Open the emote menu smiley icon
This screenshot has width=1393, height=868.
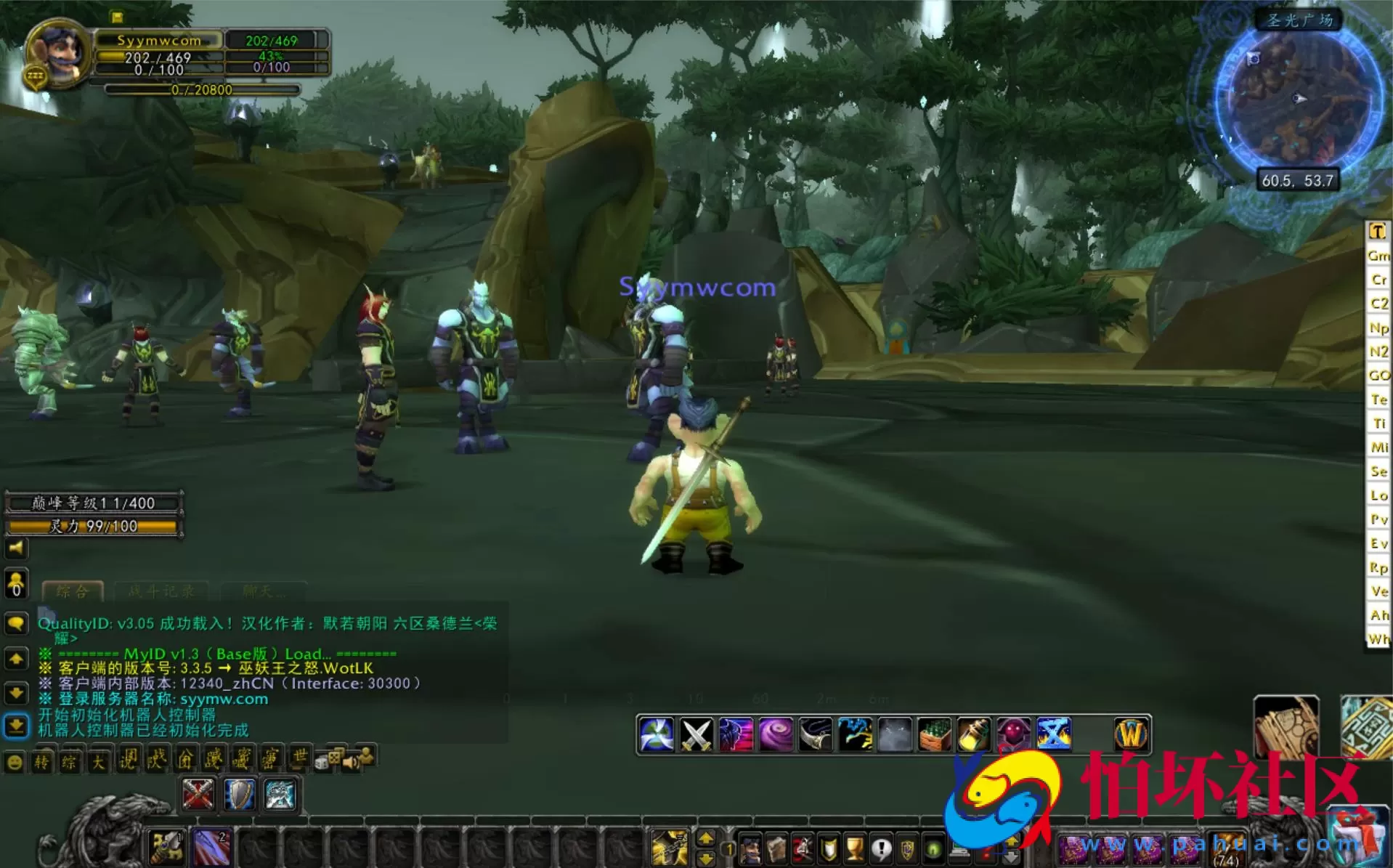click(12, 763)
